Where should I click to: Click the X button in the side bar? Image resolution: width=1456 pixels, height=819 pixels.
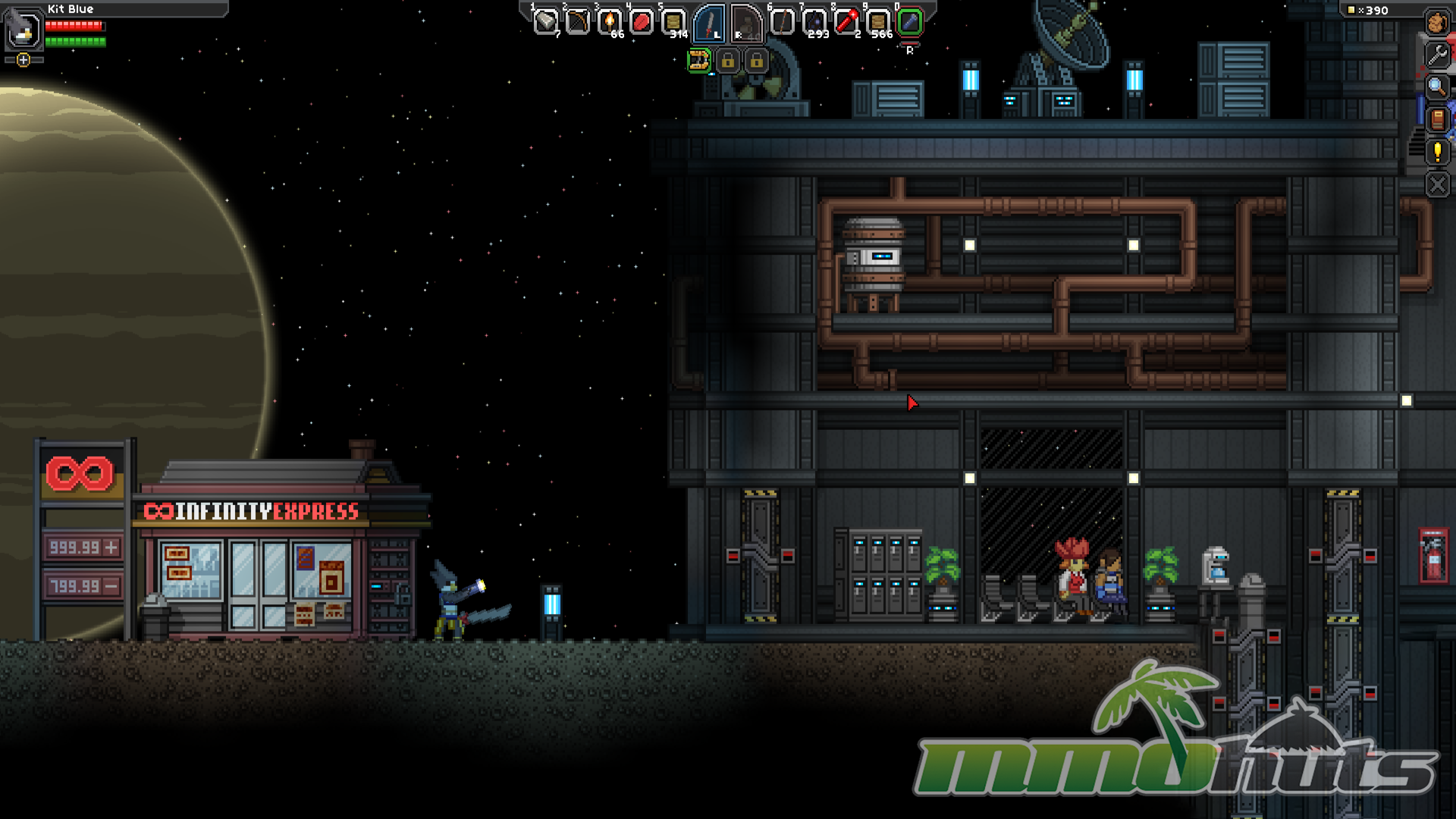1437,184
